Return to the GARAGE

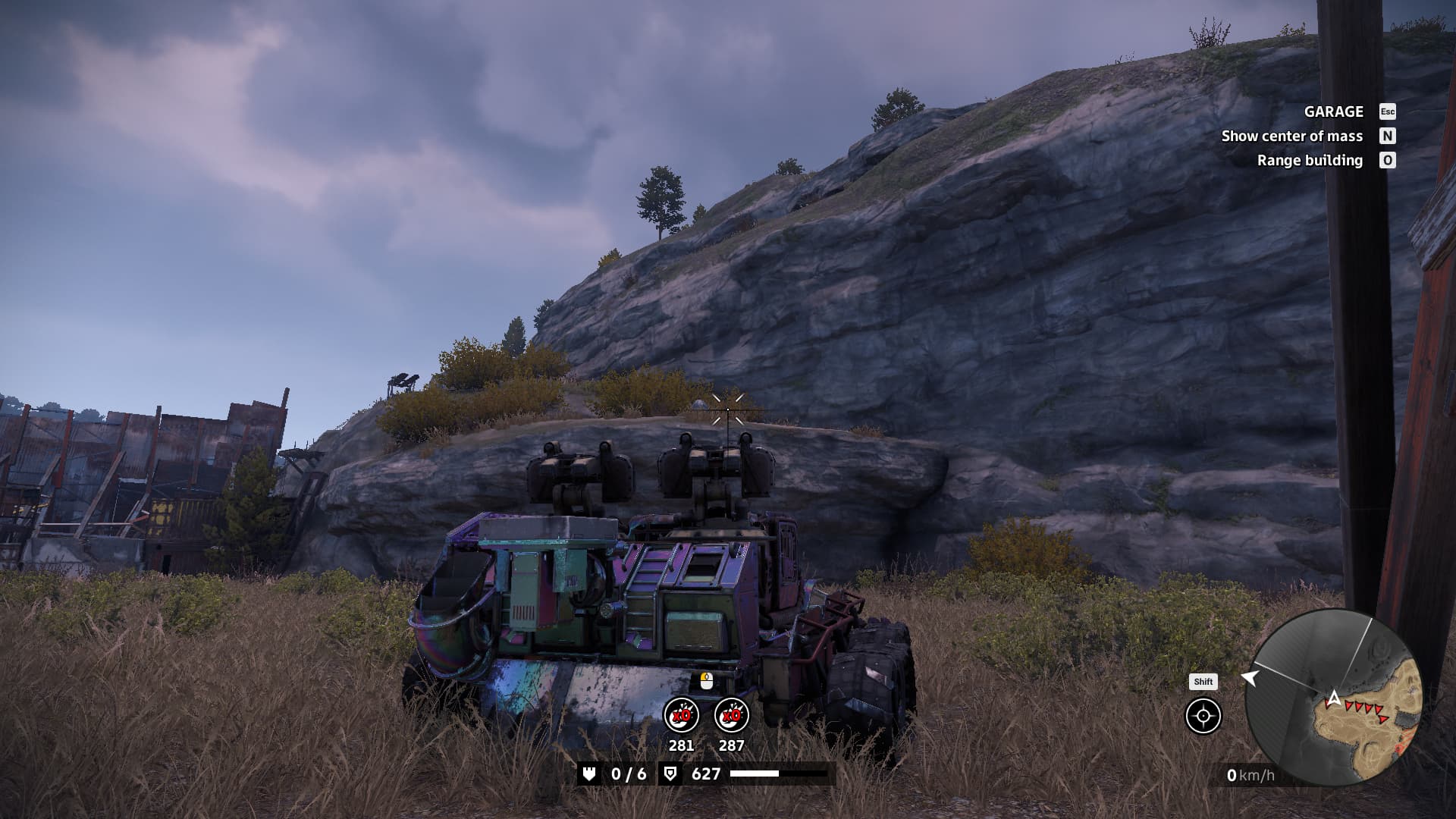(x=1334, y=111)
